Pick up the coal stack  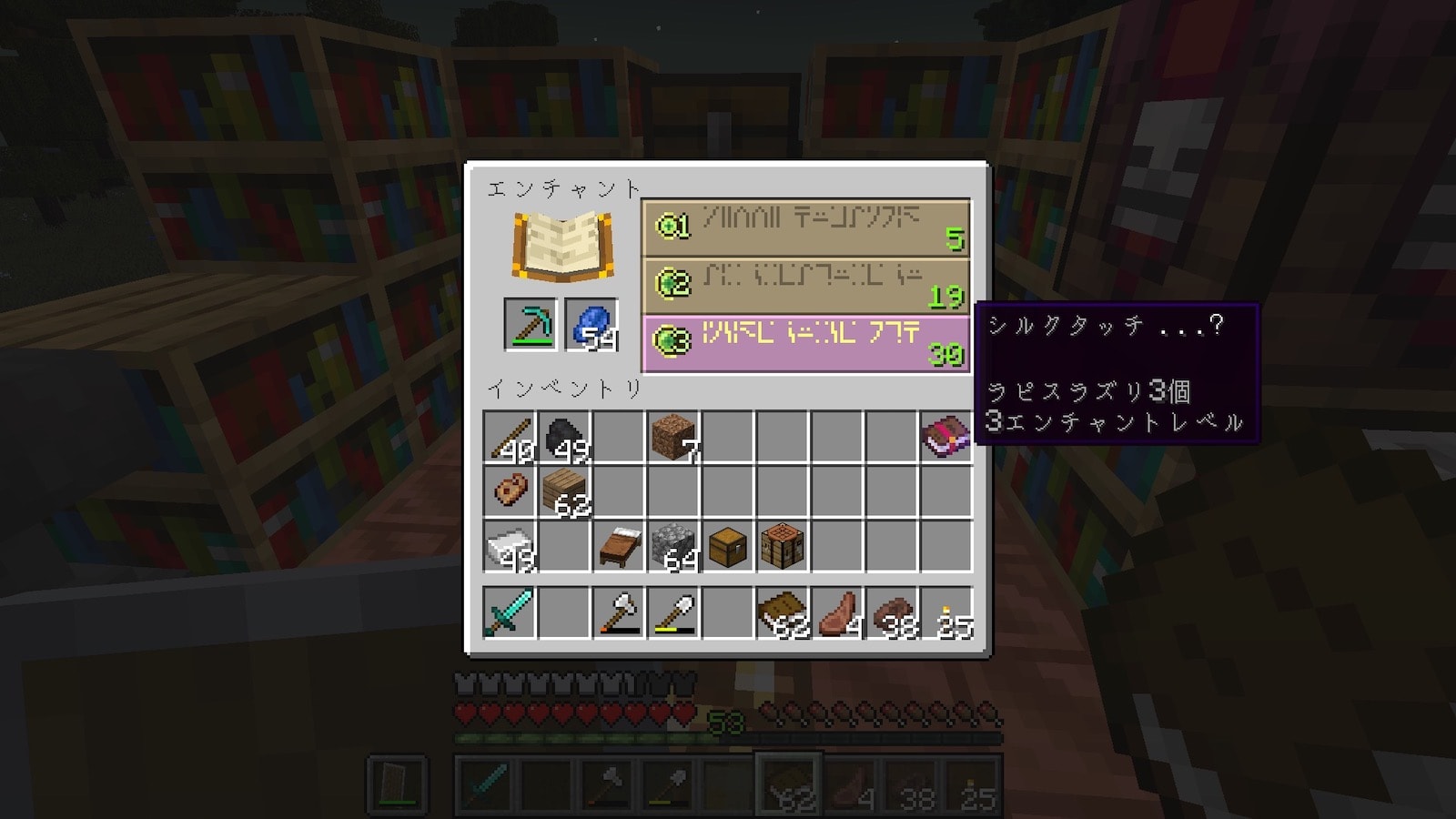click(564, 438)
